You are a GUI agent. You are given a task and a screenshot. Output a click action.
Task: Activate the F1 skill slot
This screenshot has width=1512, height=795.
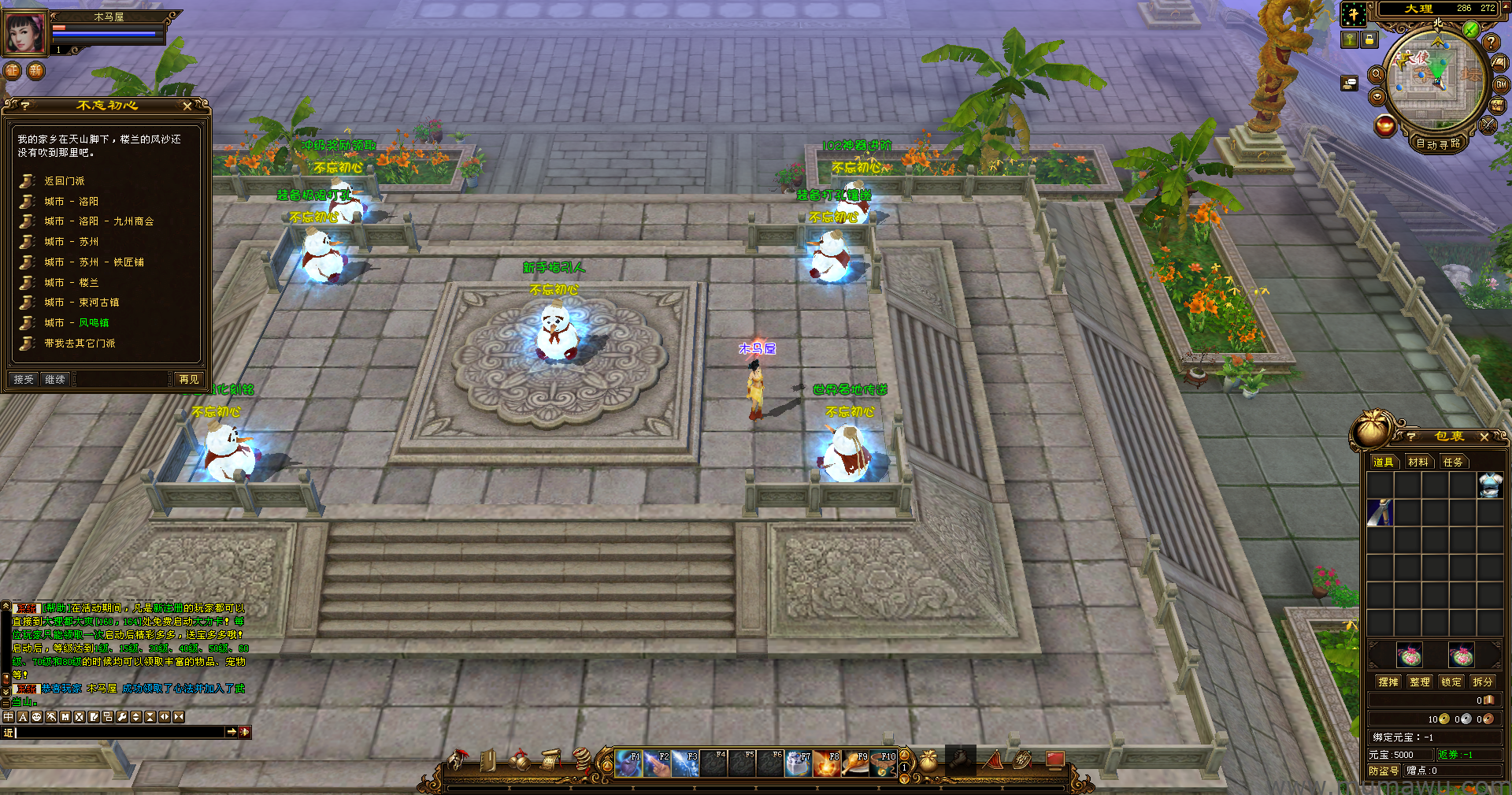(x=628, y=763)
